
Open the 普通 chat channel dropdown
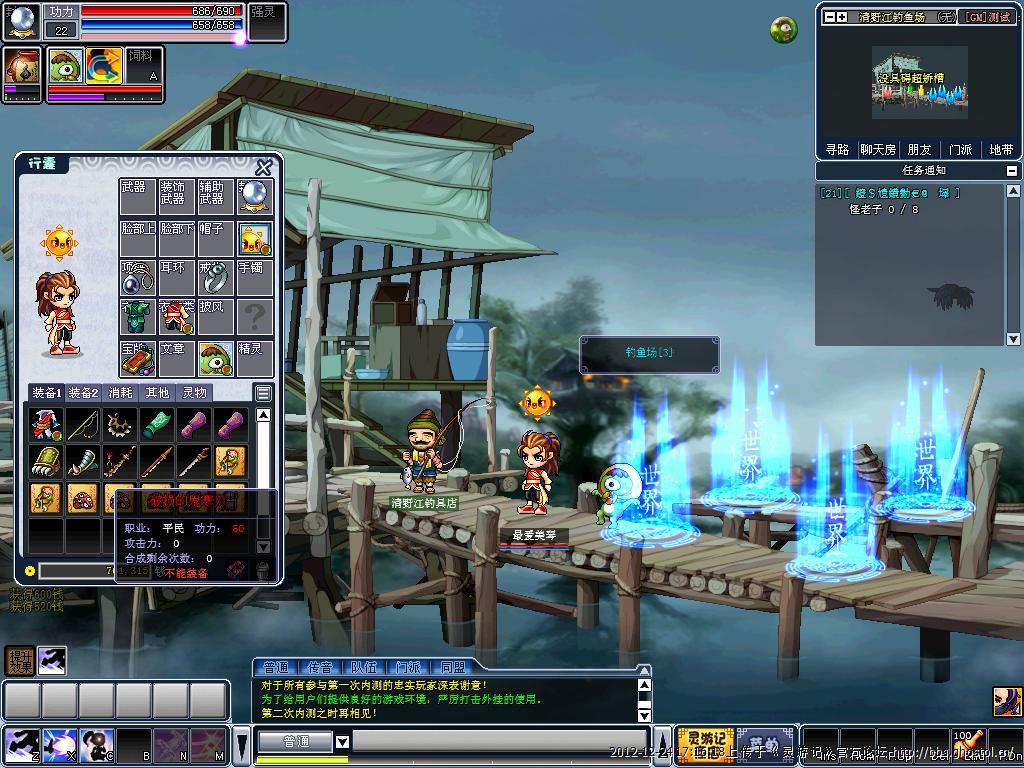pyautogui.click(x=342, y=742)
